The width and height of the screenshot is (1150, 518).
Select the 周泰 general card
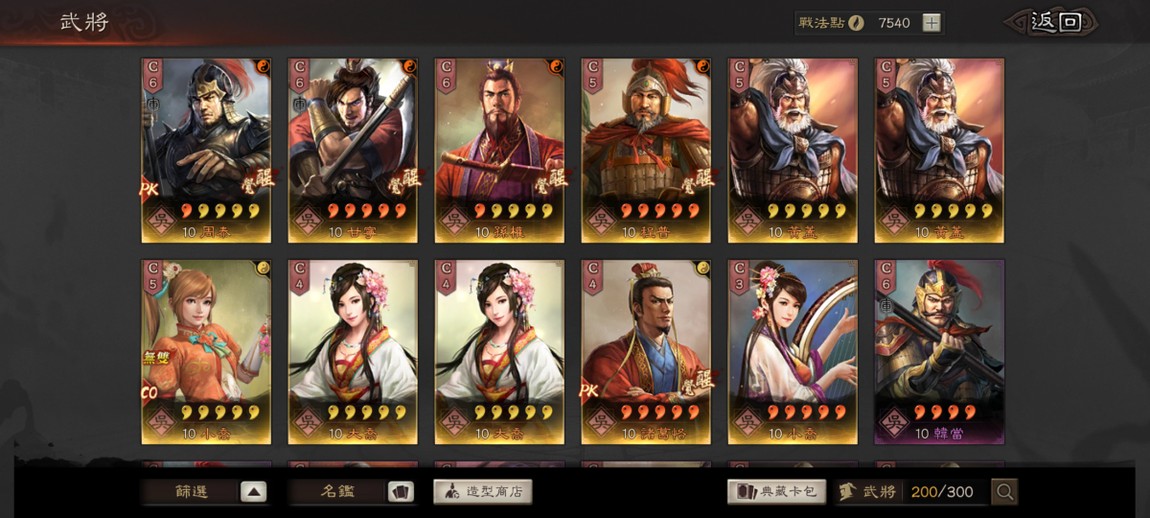click(206, 150)
